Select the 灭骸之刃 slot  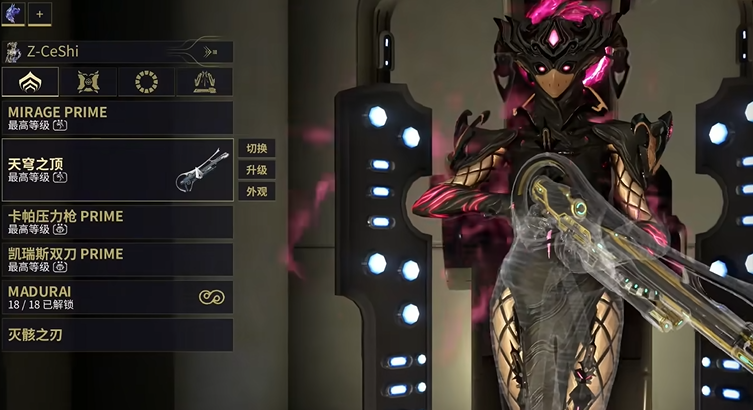(x=117, y=335)
